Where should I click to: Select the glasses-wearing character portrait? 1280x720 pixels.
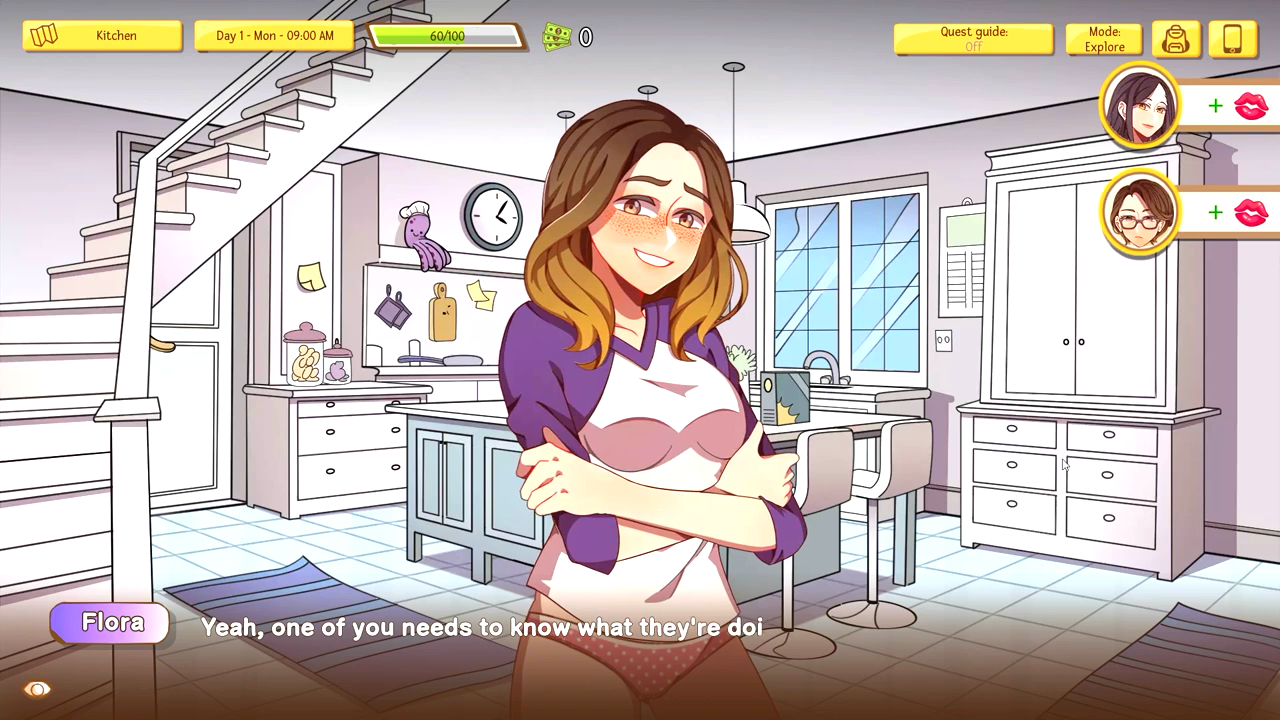pyautogui.click(x=1140, y=212)
